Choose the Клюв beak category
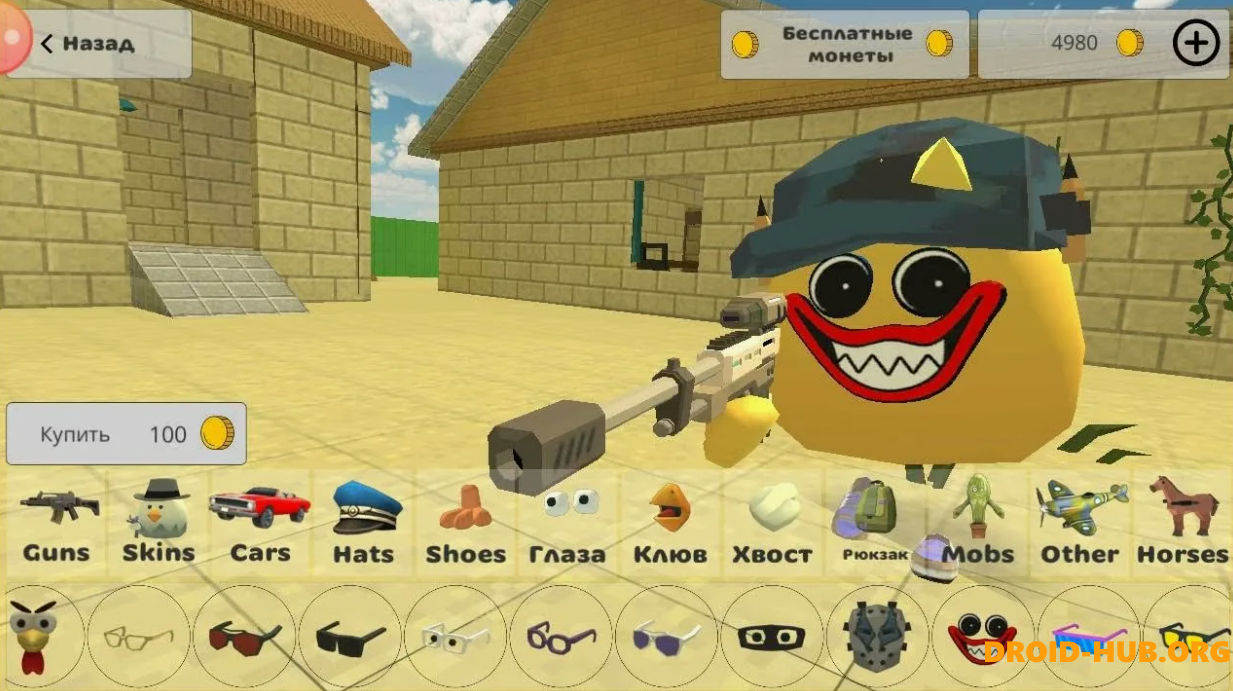 coord(670,525)
